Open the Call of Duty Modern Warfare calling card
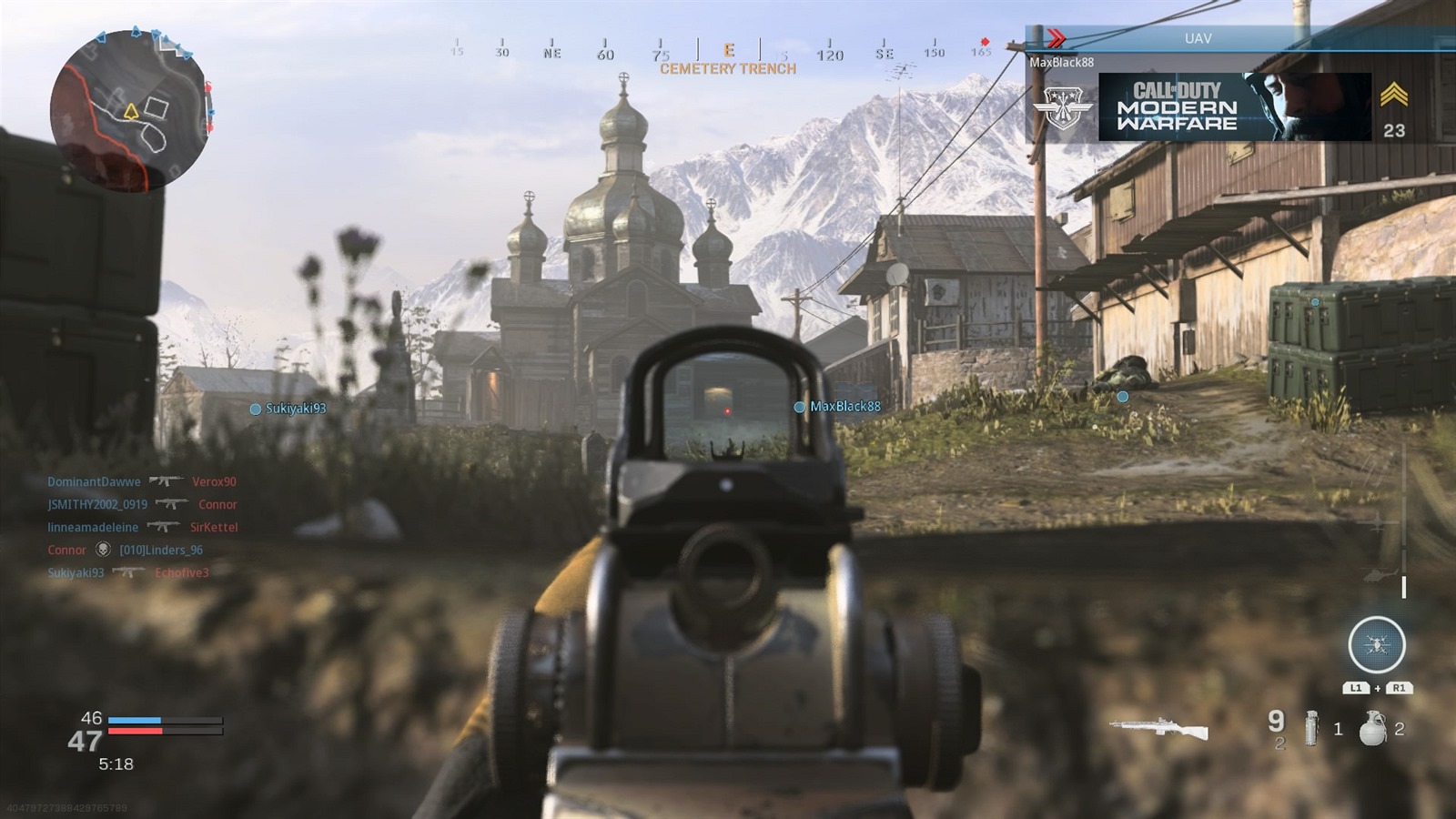The image size is (1456, 819). tap(1234, 107)
